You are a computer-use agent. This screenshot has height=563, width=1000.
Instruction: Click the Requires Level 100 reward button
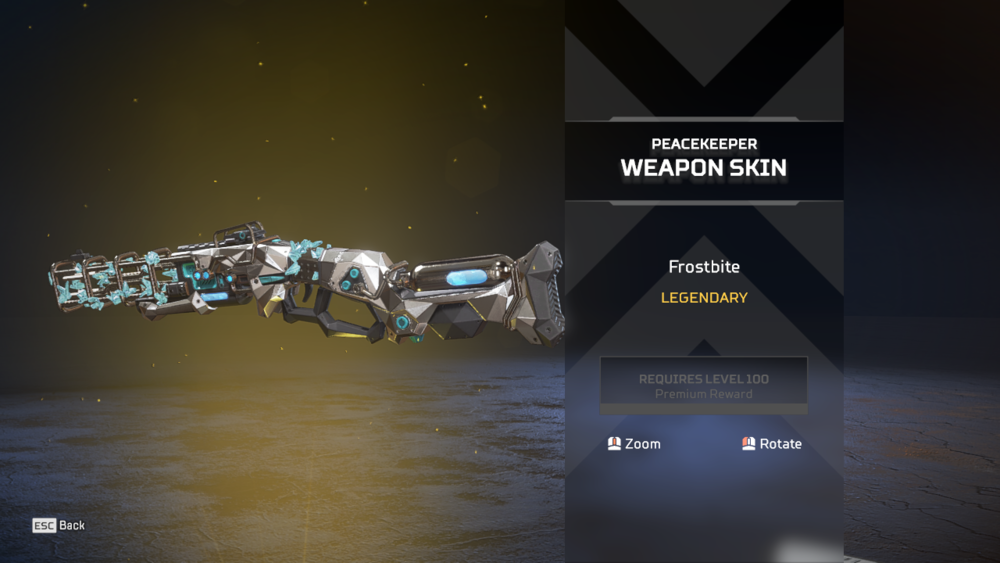703,385
